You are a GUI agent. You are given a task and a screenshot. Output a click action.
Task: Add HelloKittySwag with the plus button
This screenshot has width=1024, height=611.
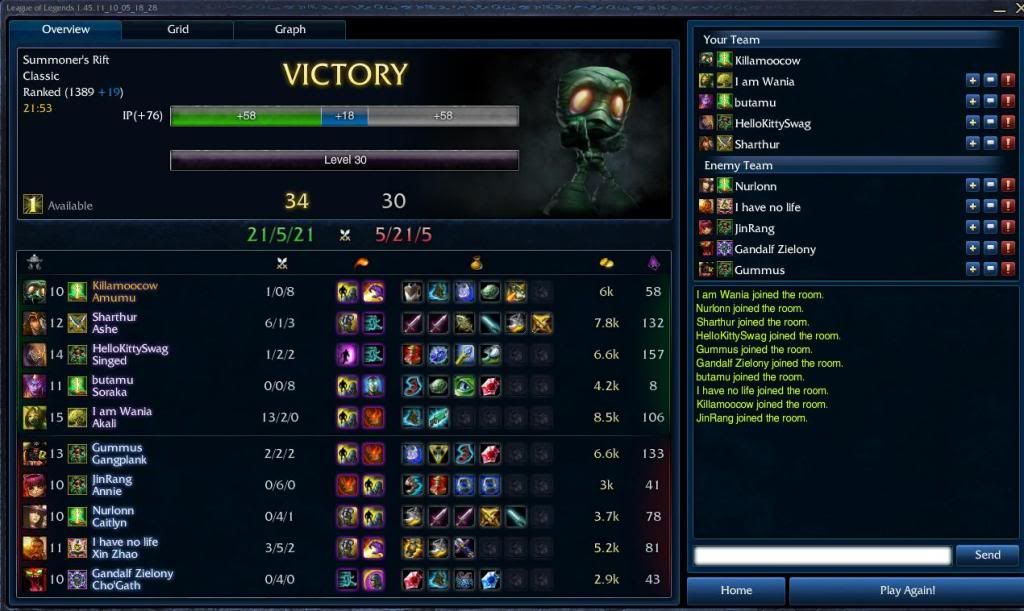coord(972,122)
